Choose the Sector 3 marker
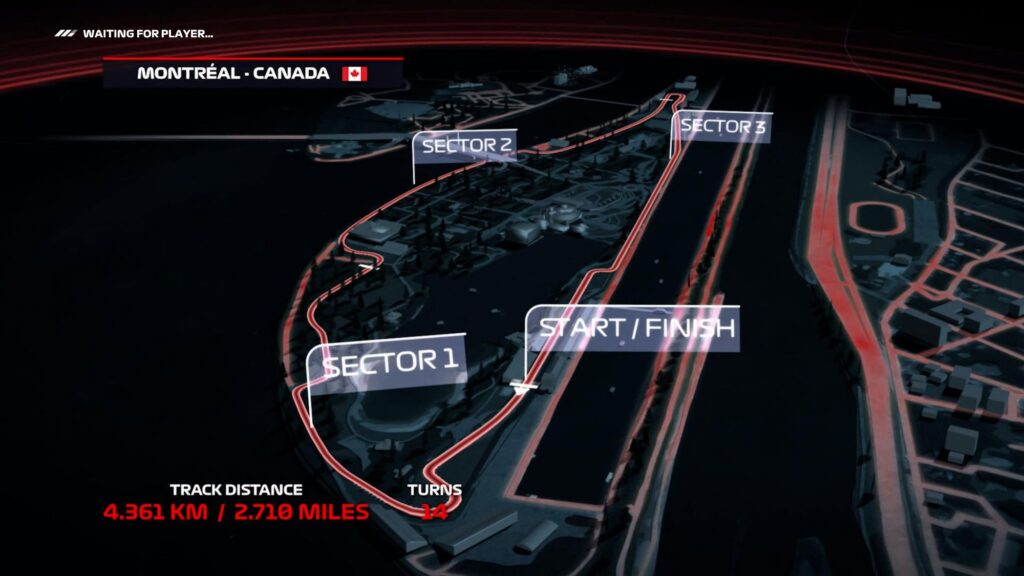The height and width of the screenshot is (576, 1024). [x=724, y=127]
